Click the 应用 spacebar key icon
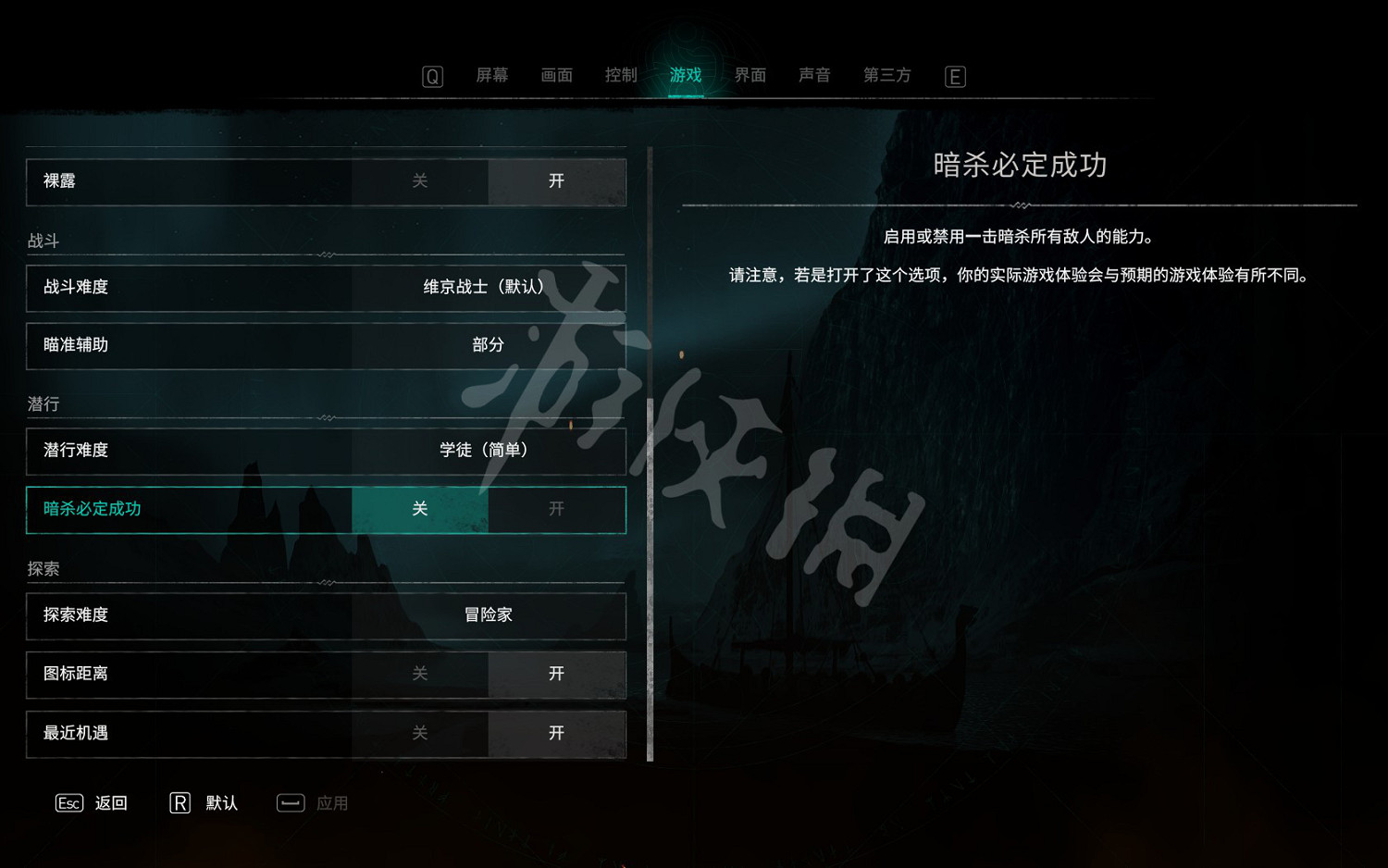The width and height of the screenshot is (1388, 868). pyautogui.click(x=291, y=803)
